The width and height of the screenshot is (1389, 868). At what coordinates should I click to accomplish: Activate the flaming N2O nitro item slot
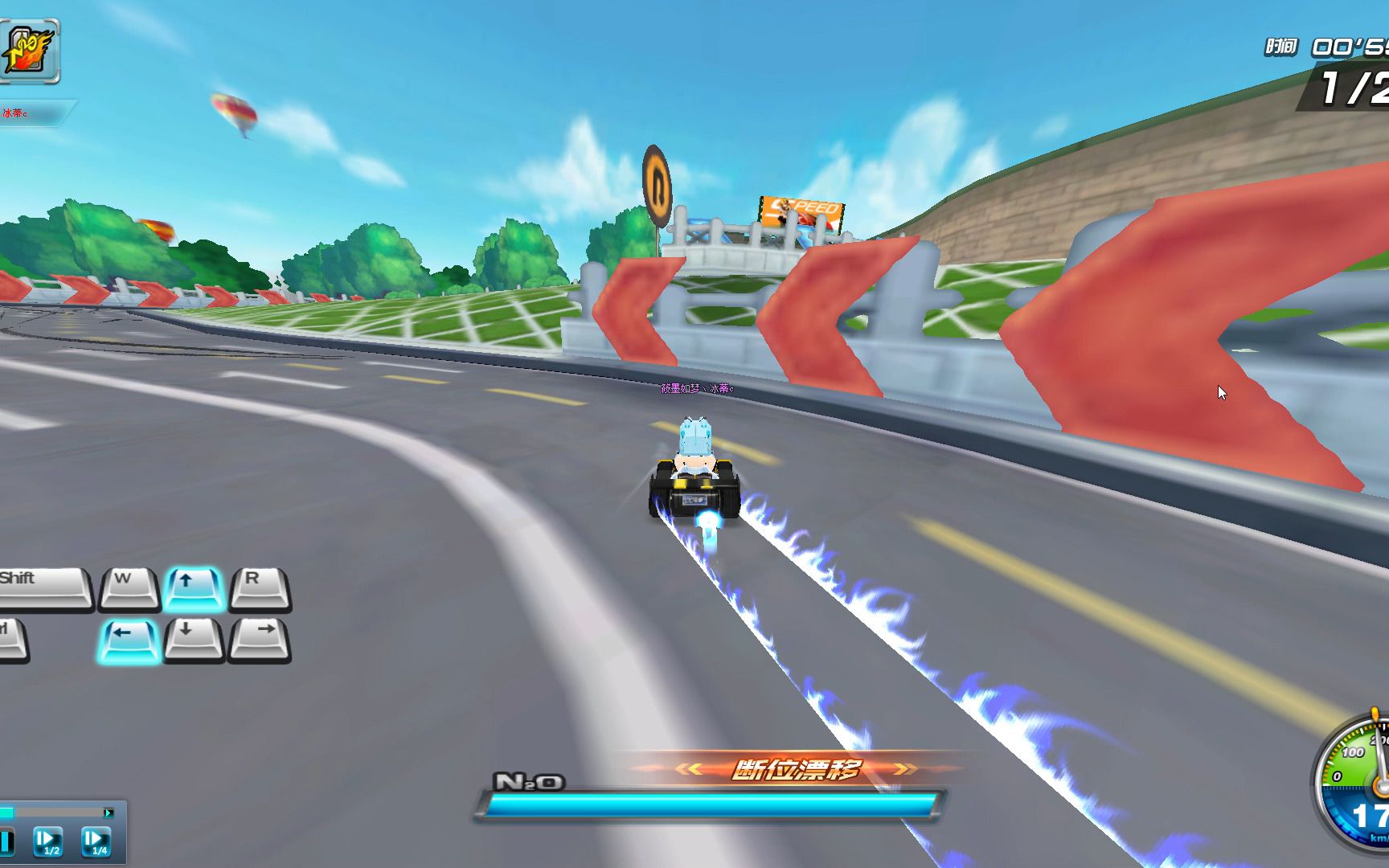pyautogui.click(x=29, y=51)
